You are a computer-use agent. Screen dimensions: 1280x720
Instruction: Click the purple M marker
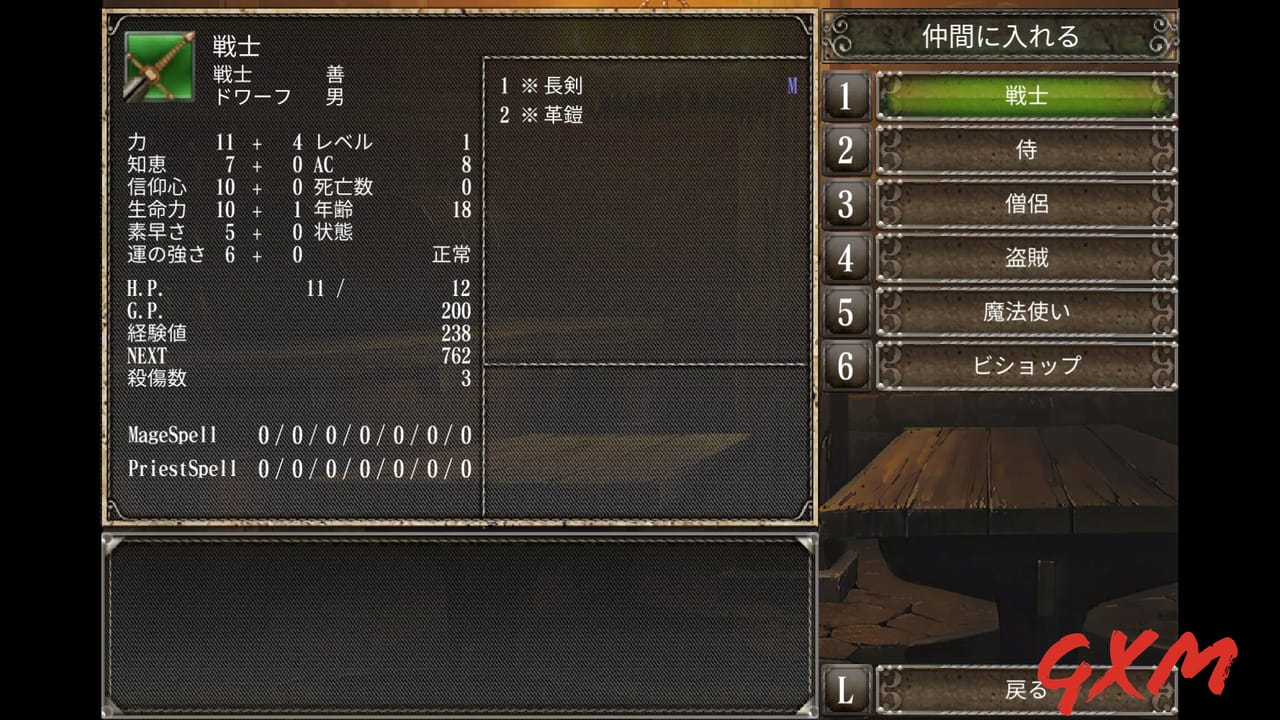tap(794, 88)
